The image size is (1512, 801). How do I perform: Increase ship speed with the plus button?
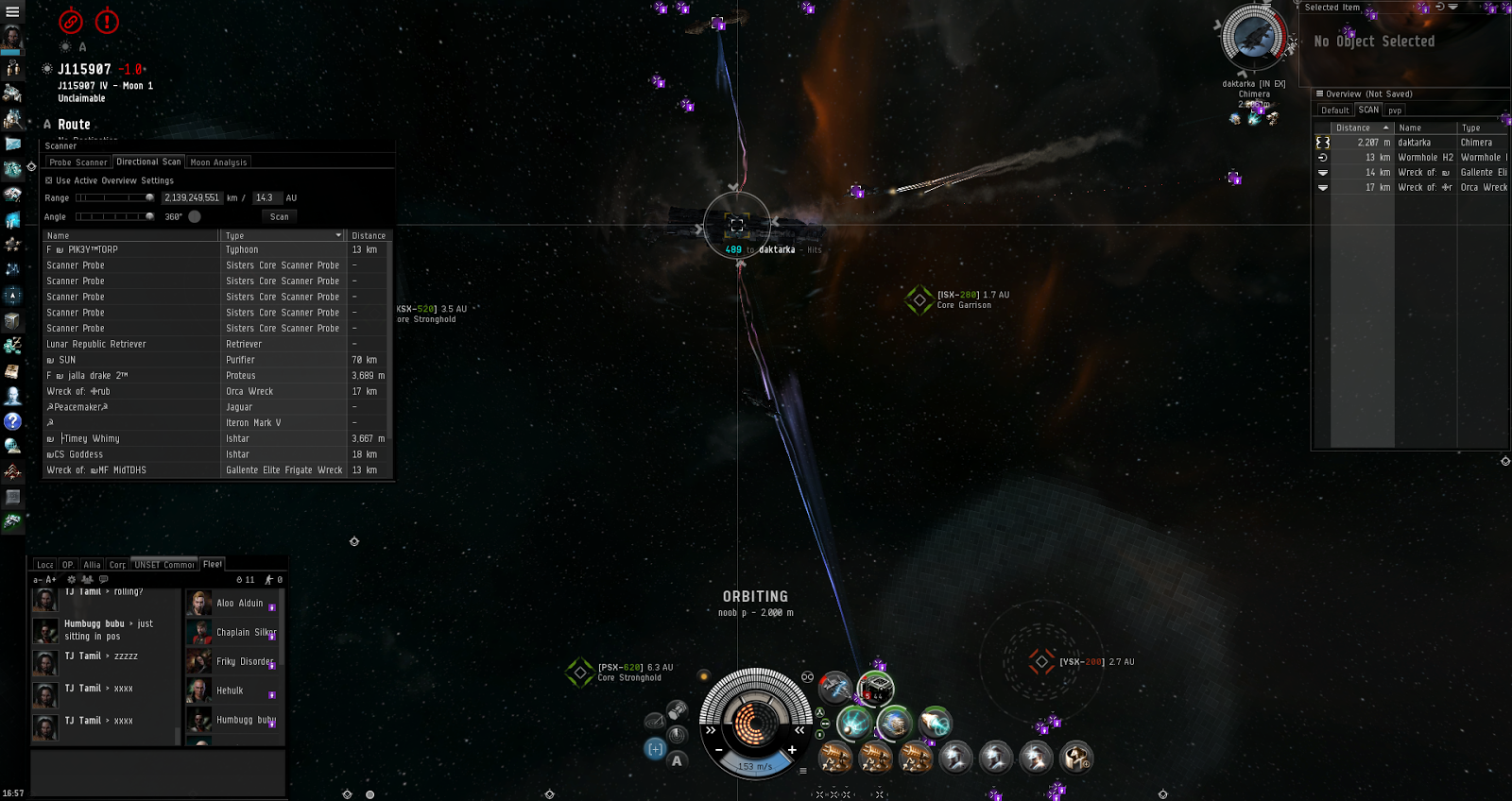[792, 750]
